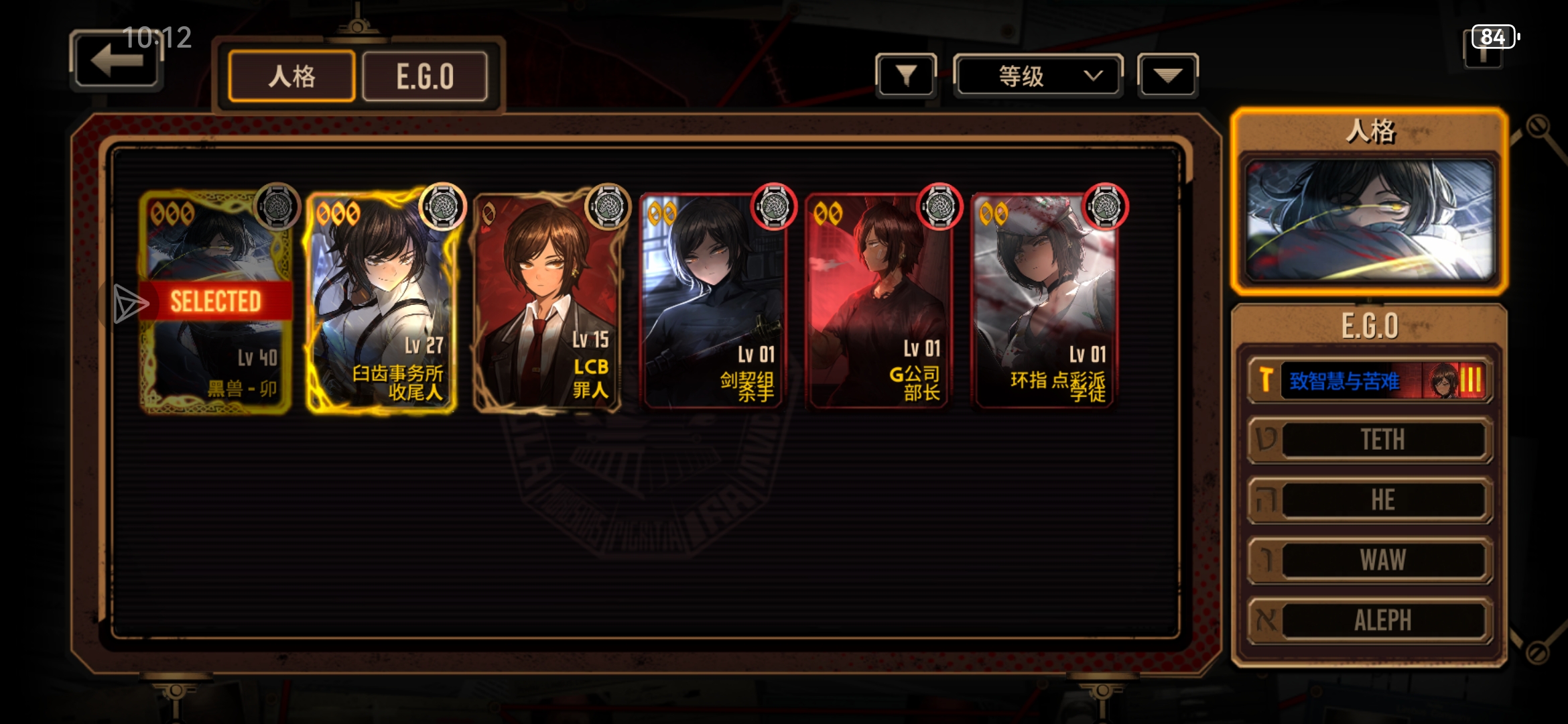Select the 致智慧与苦难 E.G.O slot
Image resolution: width=1568 pixels, height=724 pixels.
1370,381
